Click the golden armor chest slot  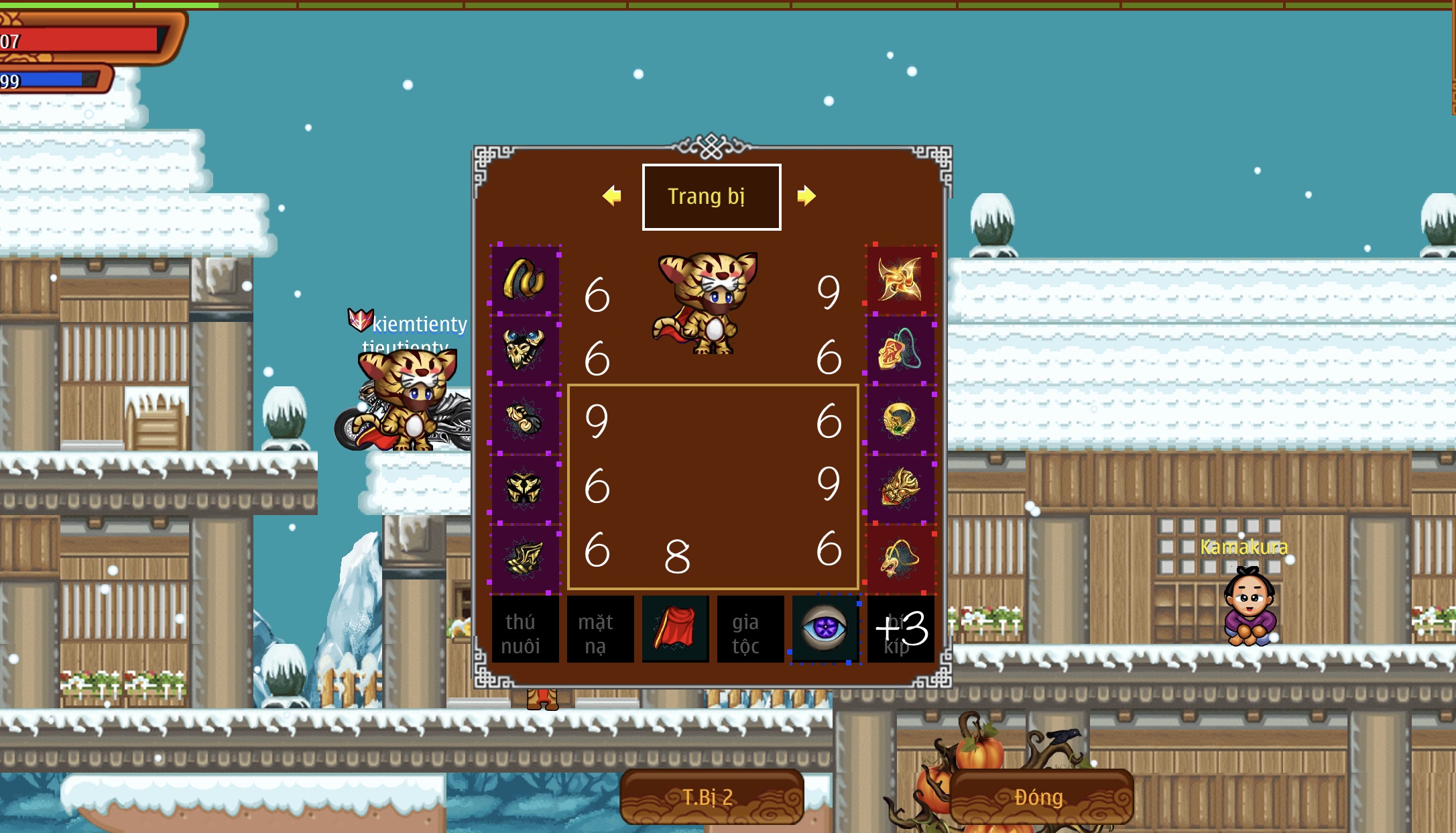click(x=526, y=490)
